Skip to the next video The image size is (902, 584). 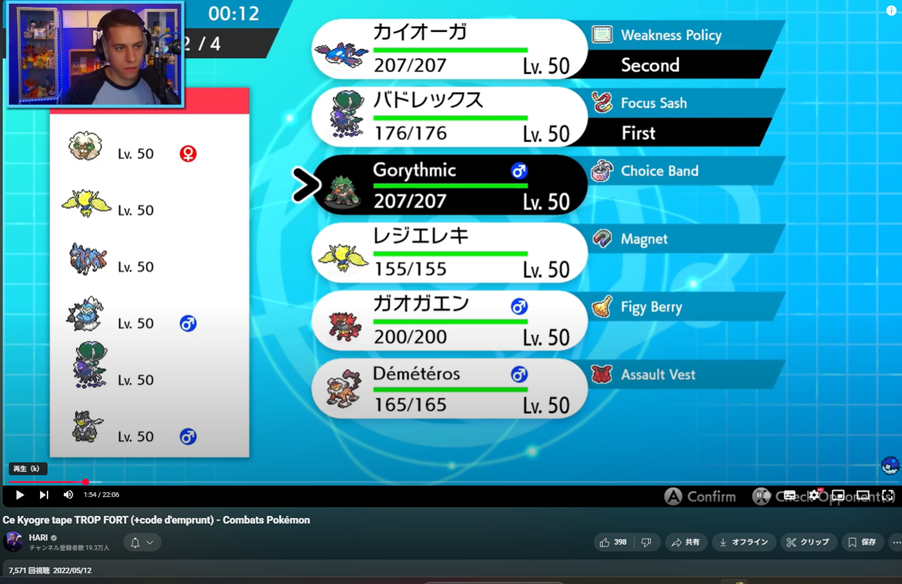pos(44,495)
